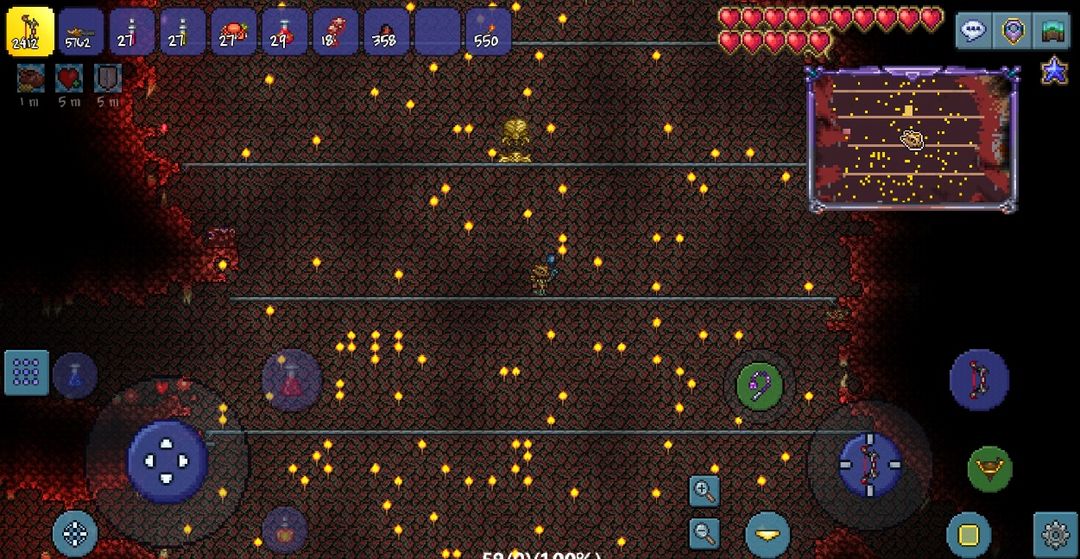Select the hotbar slot with 358 items
The width and height of the screenshot is (1080, 559).
[386, 31]
